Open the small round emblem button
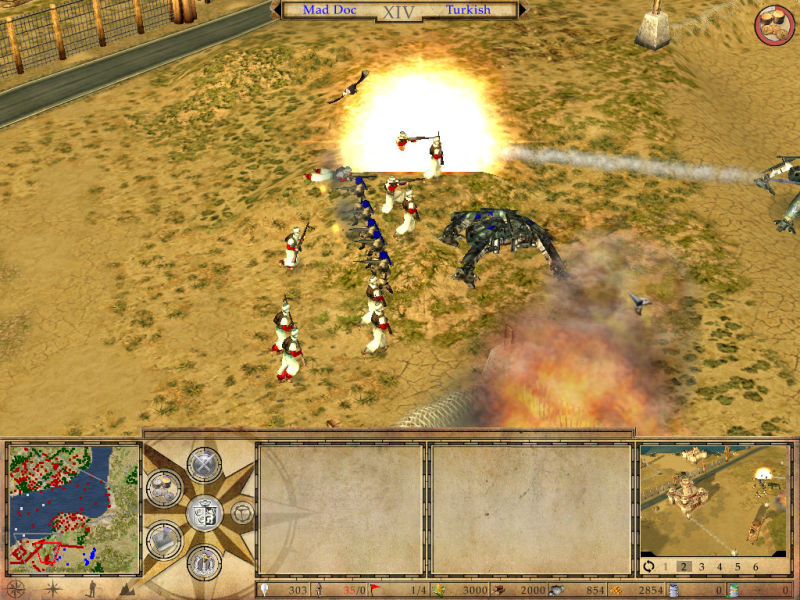Screen dimensions: 800x600 (x=242, y=513)
